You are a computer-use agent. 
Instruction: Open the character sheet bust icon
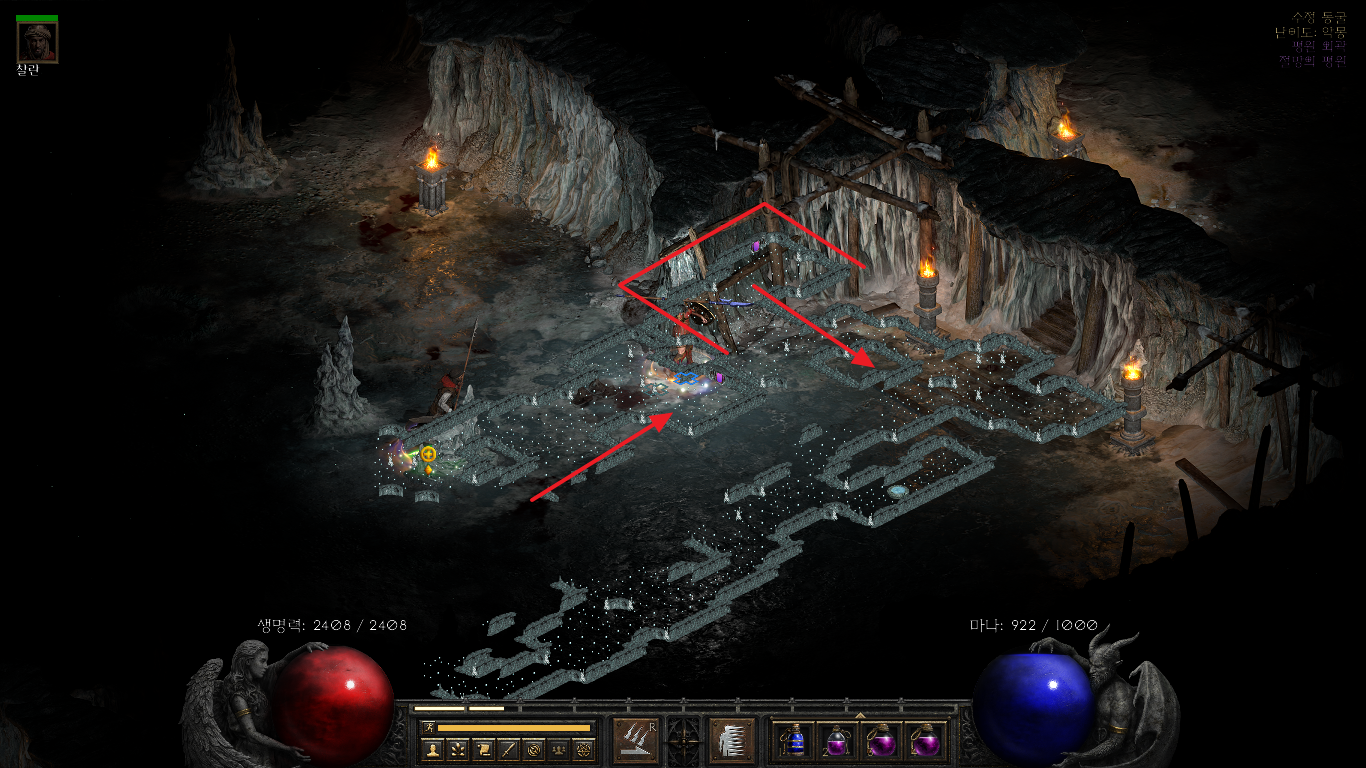pyautogui.click(x=433, y=749)
